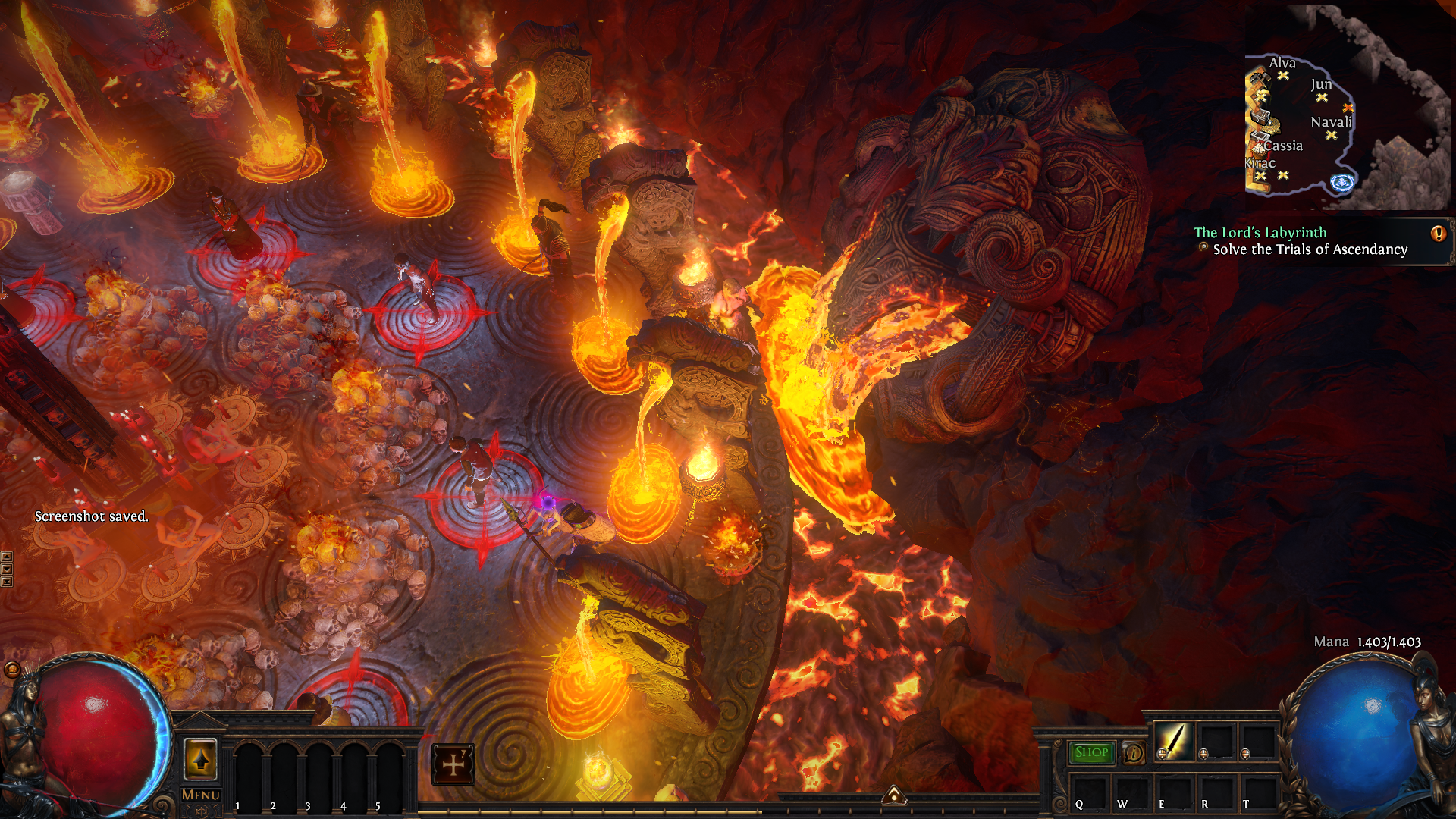Click the cross-shaped icon with number 7
This screenshot has width=1456, height=819.
point(453,764)
